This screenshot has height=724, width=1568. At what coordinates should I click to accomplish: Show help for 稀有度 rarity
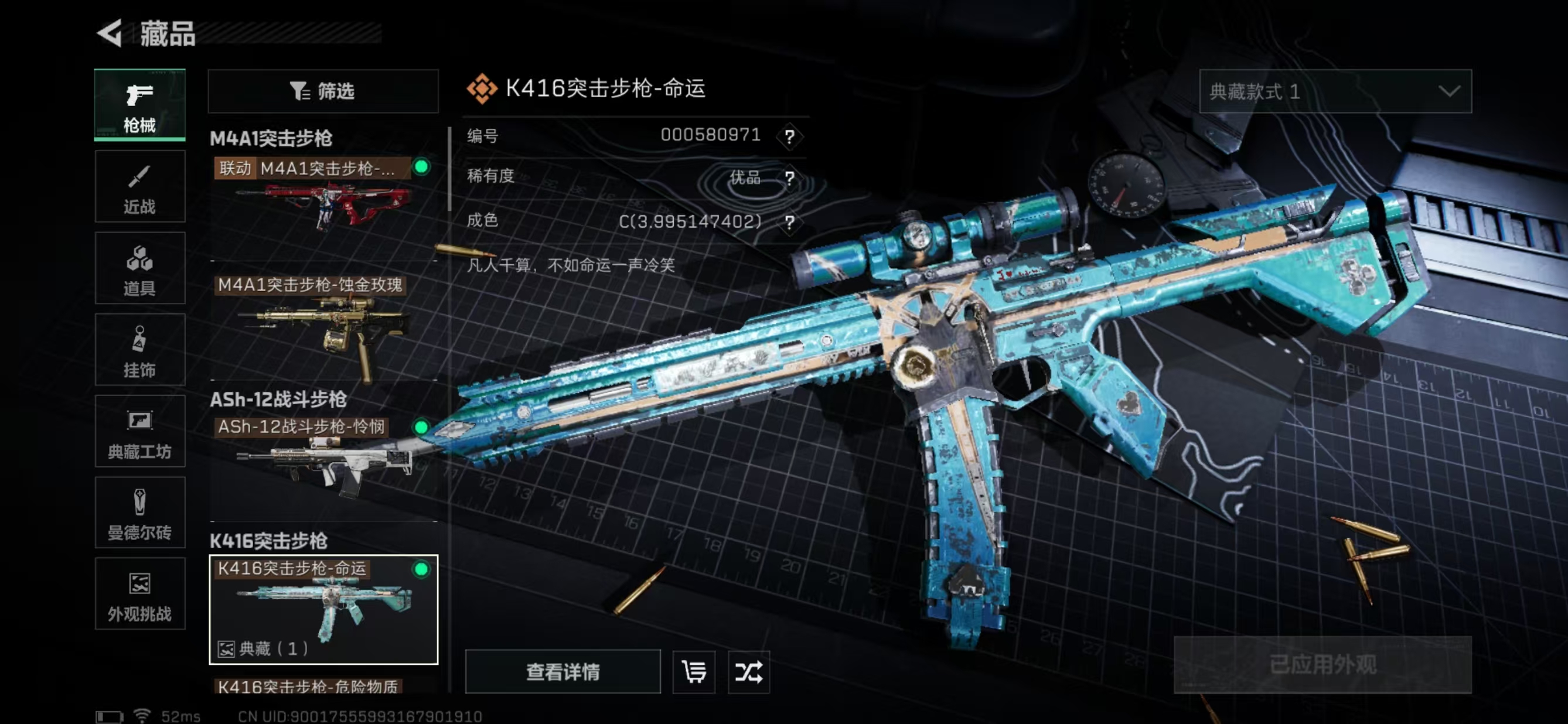click(789, 178)
